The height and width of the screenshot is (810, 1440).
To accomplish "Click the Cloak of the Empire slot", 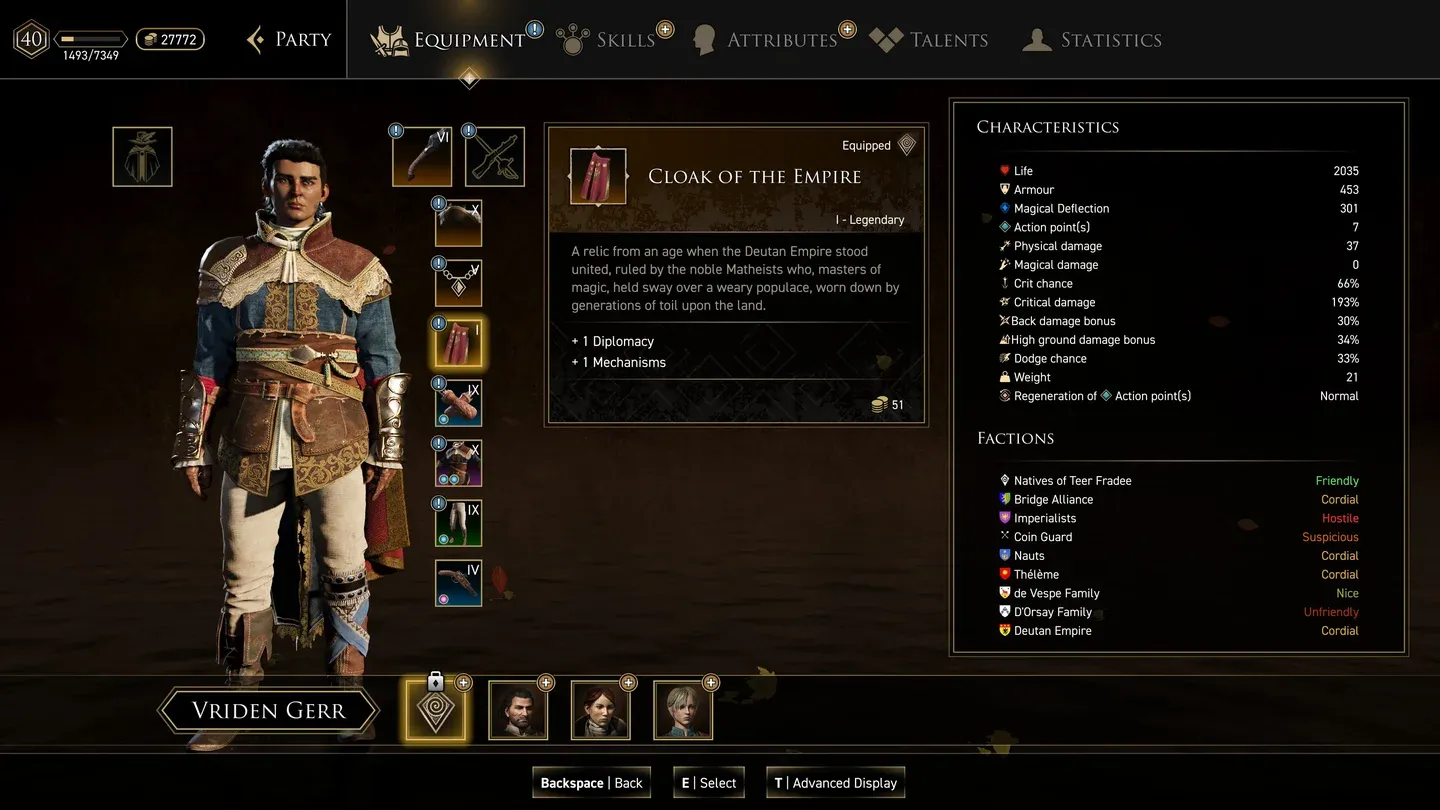I will (458, 343).
